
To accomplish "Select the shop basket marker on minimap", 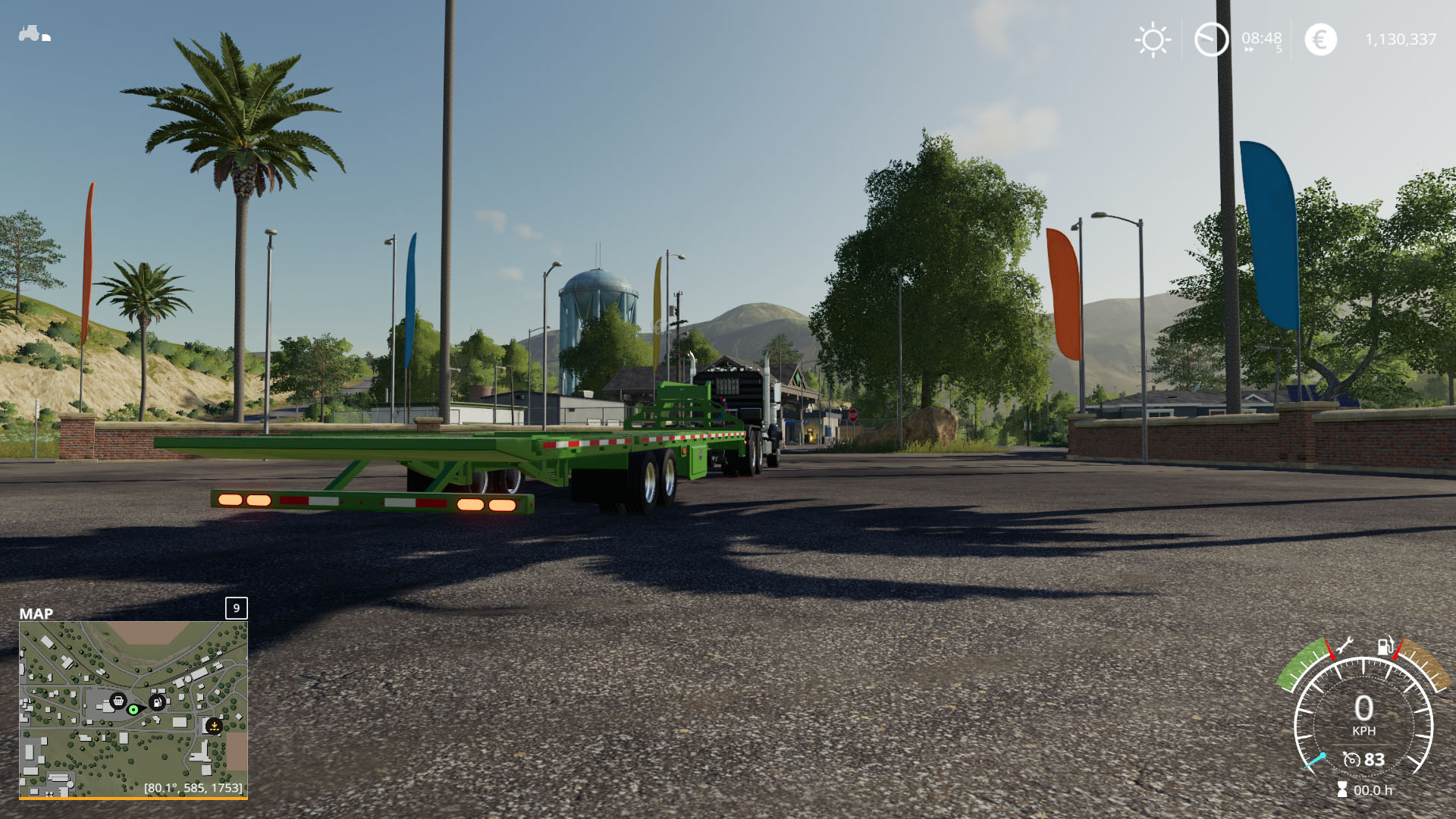I will 118,701.
